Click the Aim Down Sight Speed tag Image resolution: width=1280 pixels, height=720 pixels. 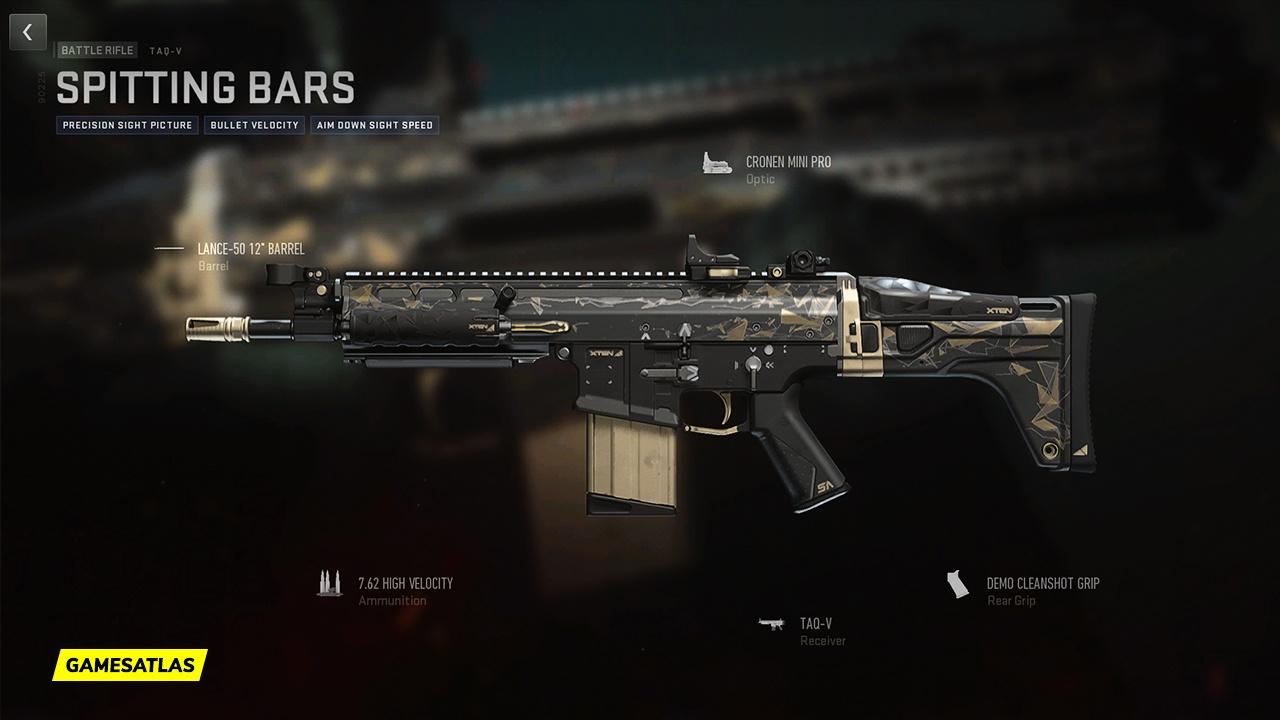pyautogui.click(x=374, y=126)
